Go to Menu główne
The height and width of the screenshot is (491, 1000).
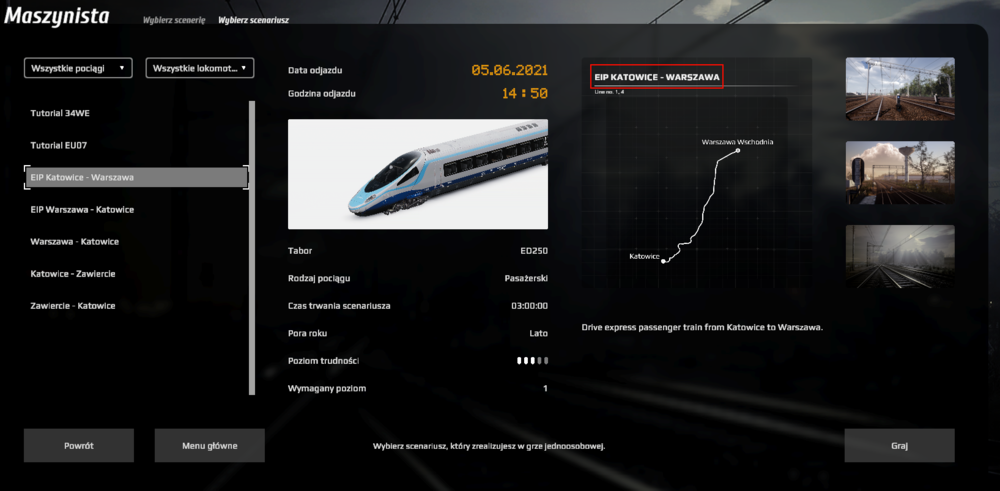click(x=209, y=446)
